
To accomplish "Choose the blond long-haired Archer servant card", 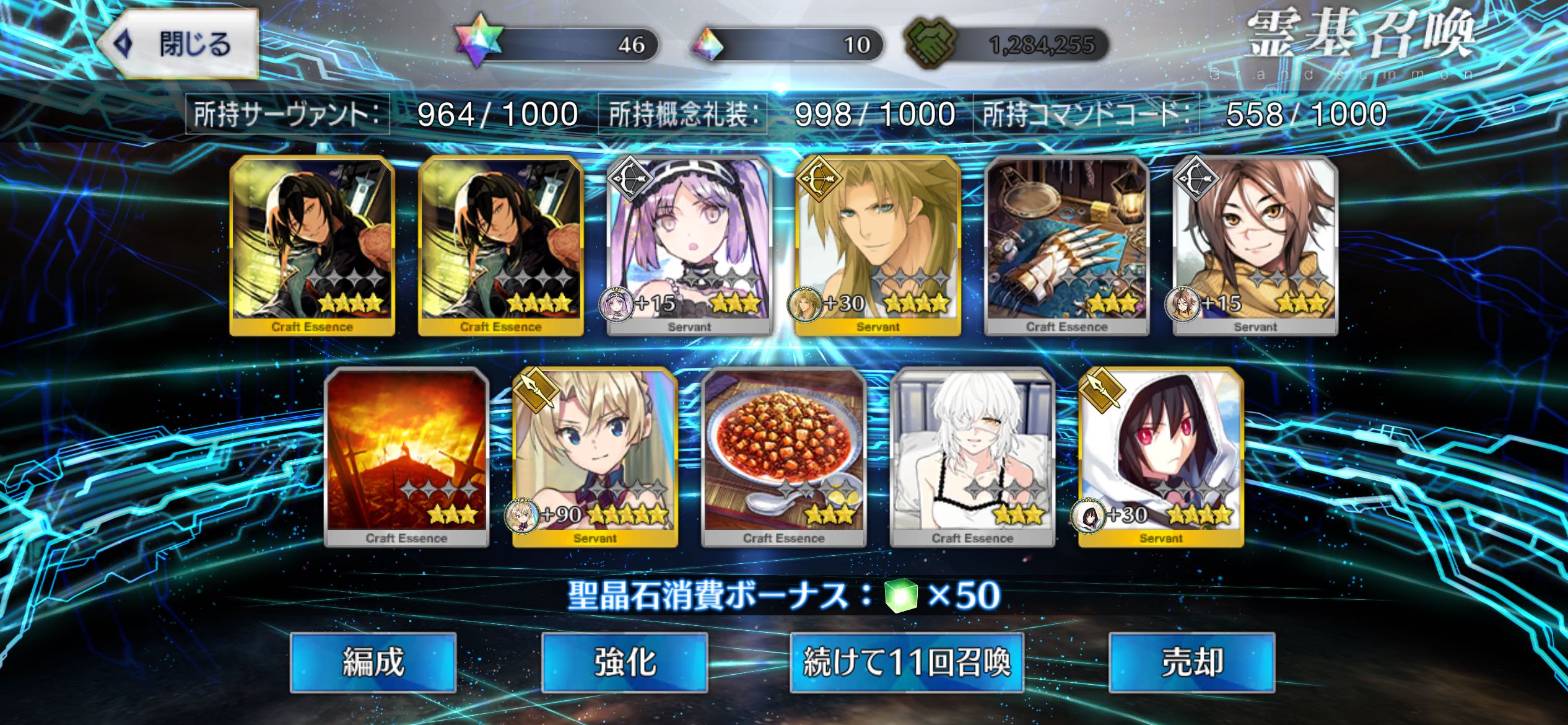I will click(x=878, y=245).
